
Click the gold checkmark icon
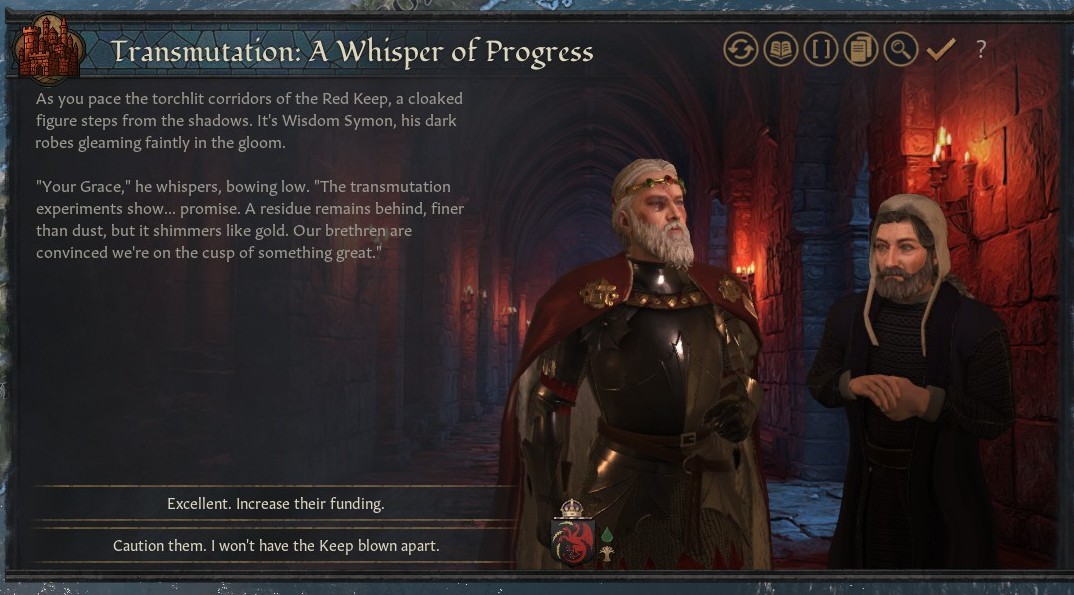point(940,49)
